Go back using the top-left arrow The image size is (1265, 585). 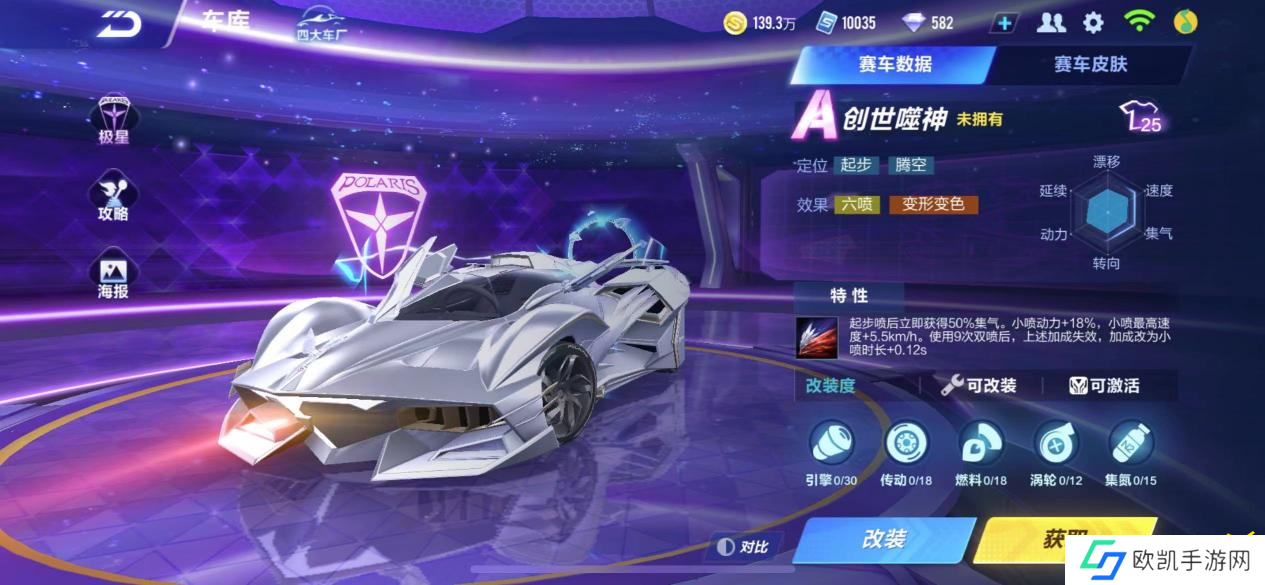point(119,24)
